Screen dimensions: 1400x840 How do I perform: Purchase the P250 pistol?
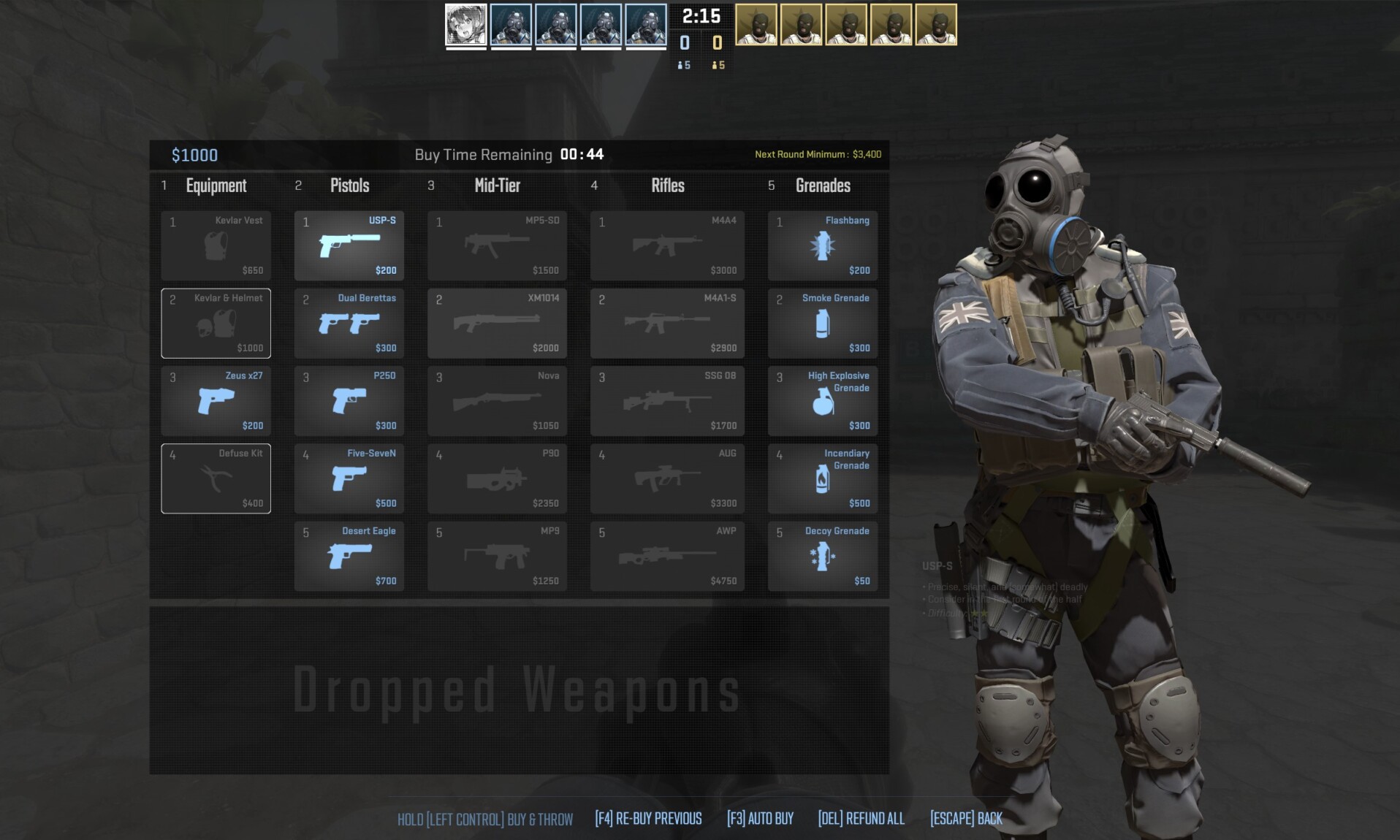(349, 401)
